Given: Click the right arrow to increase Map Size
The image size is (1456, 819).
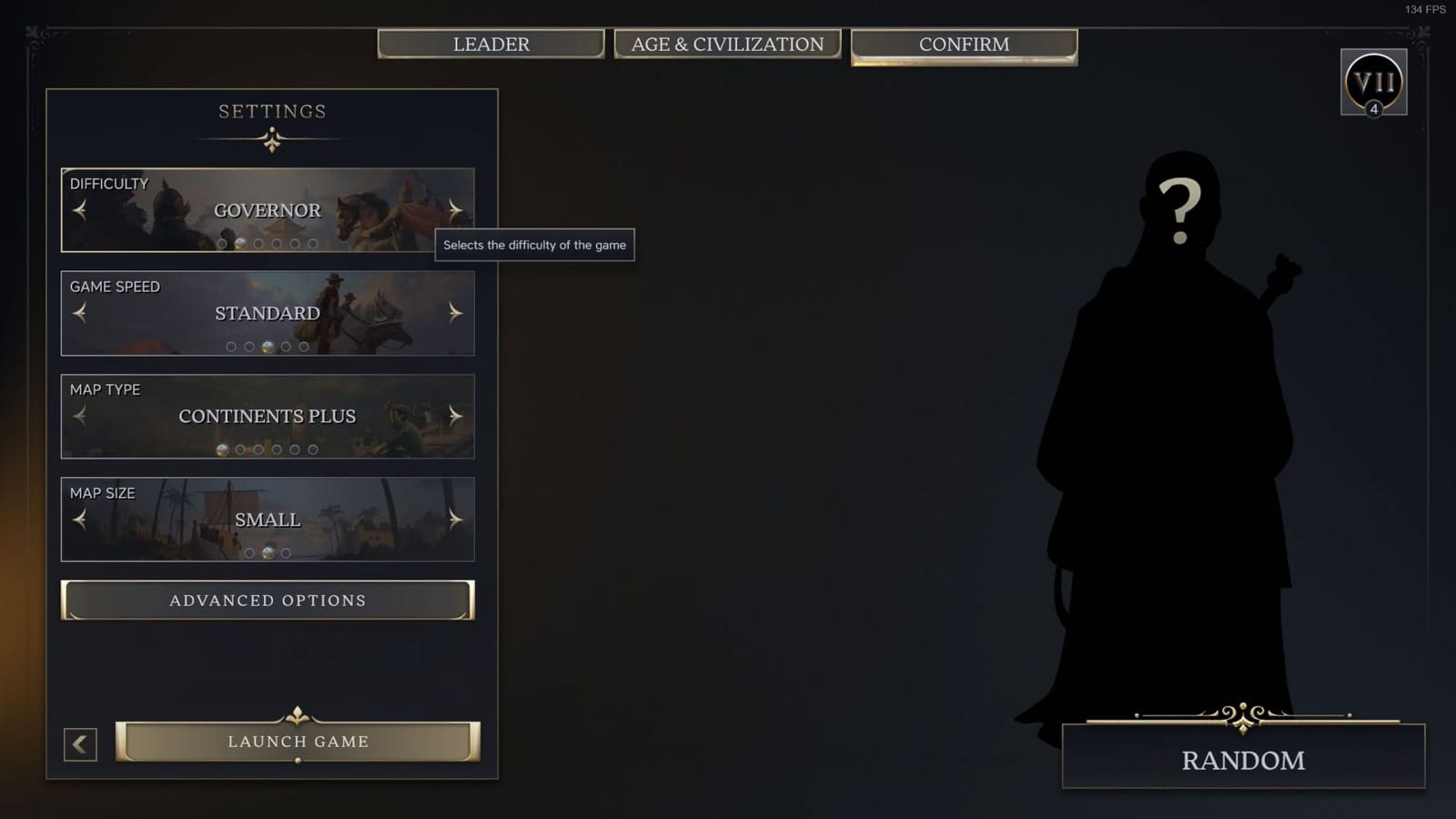Looking at the screenshot, I should click(x=454, y=520).
